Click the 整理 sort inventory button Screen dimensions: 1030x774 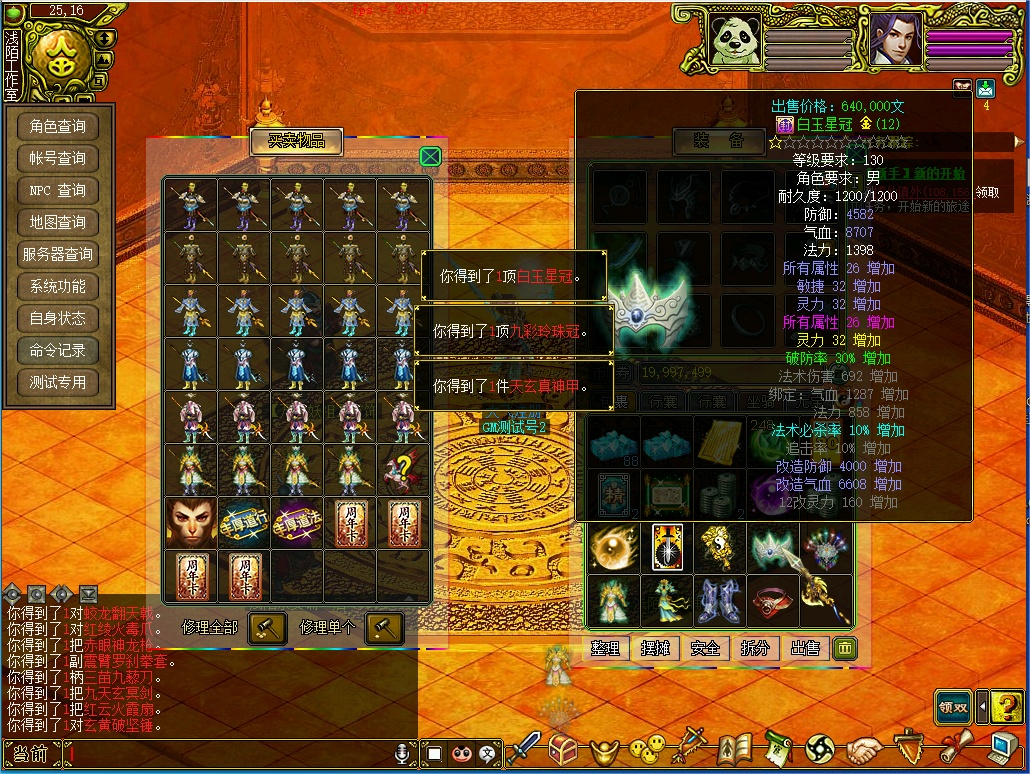606,648
